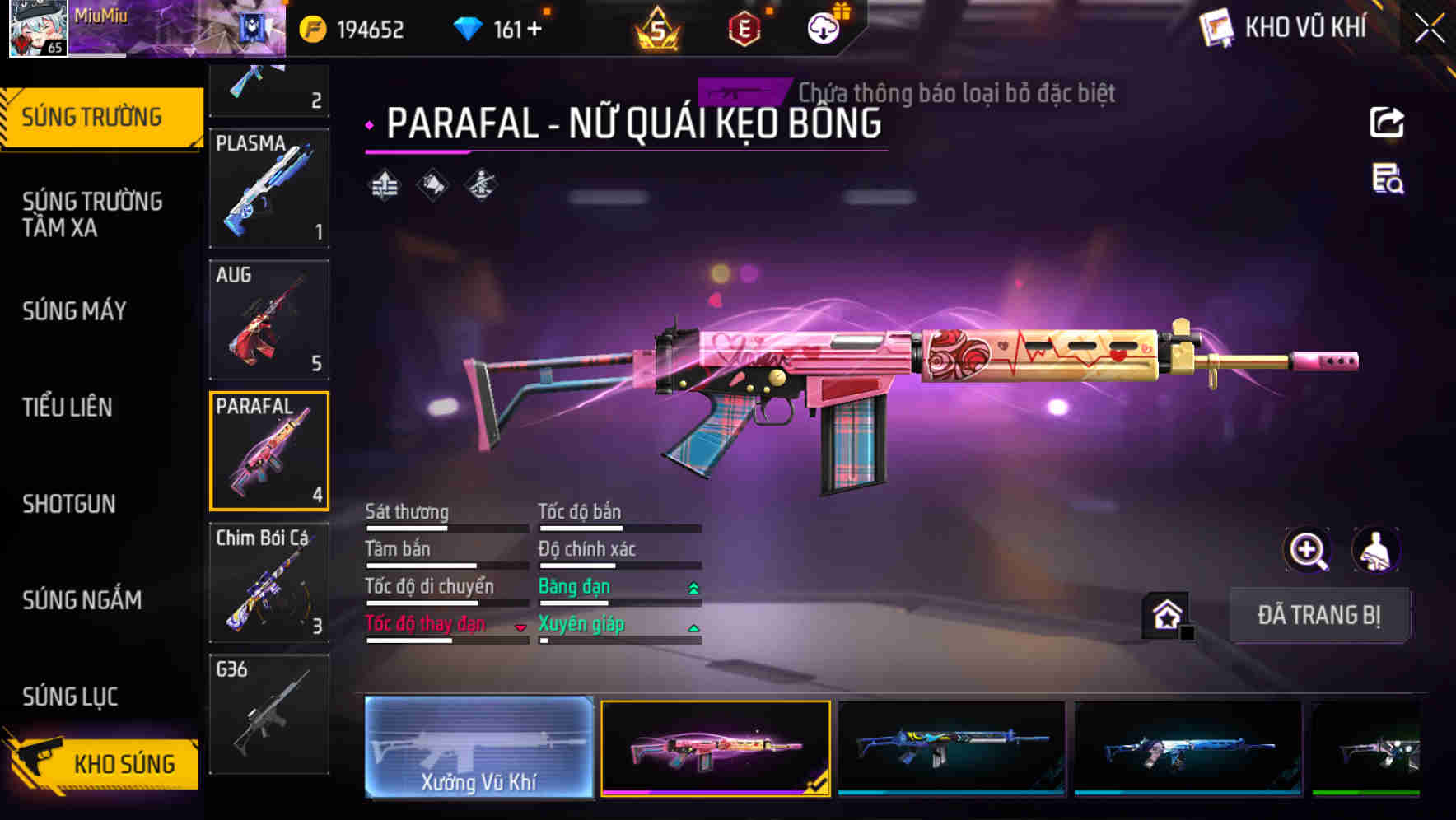Open the weapon upgrade attribute icon

tap(385, 184)
